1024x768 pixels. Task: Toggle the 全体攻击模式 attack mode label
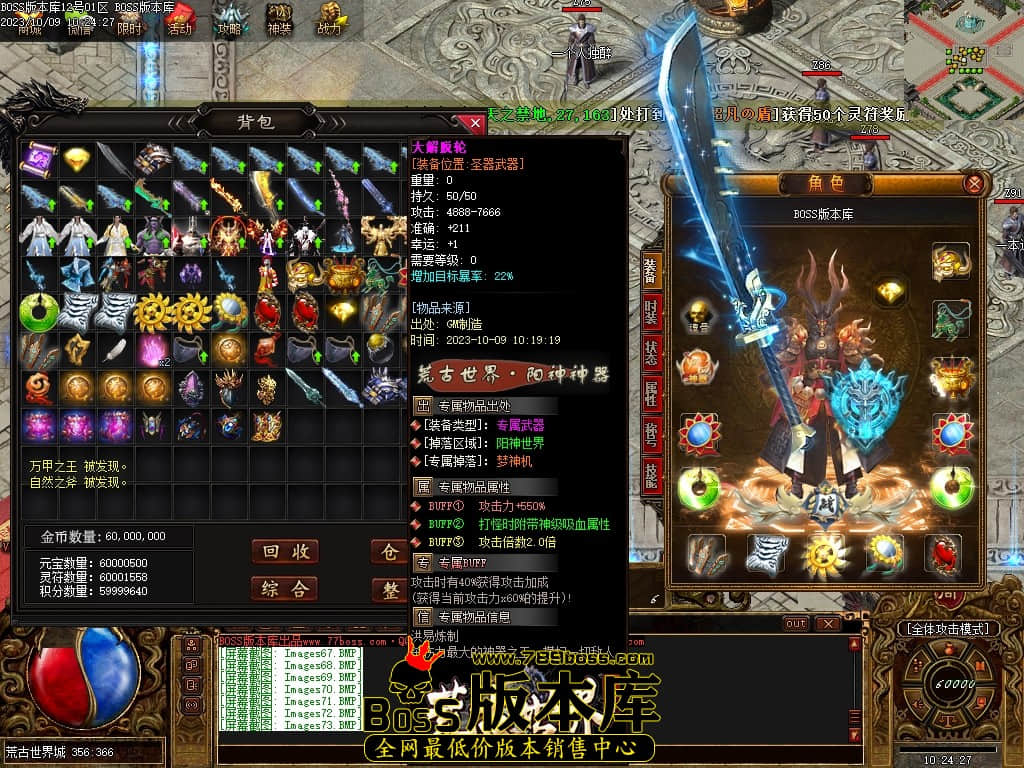click(x=948, y=629)
